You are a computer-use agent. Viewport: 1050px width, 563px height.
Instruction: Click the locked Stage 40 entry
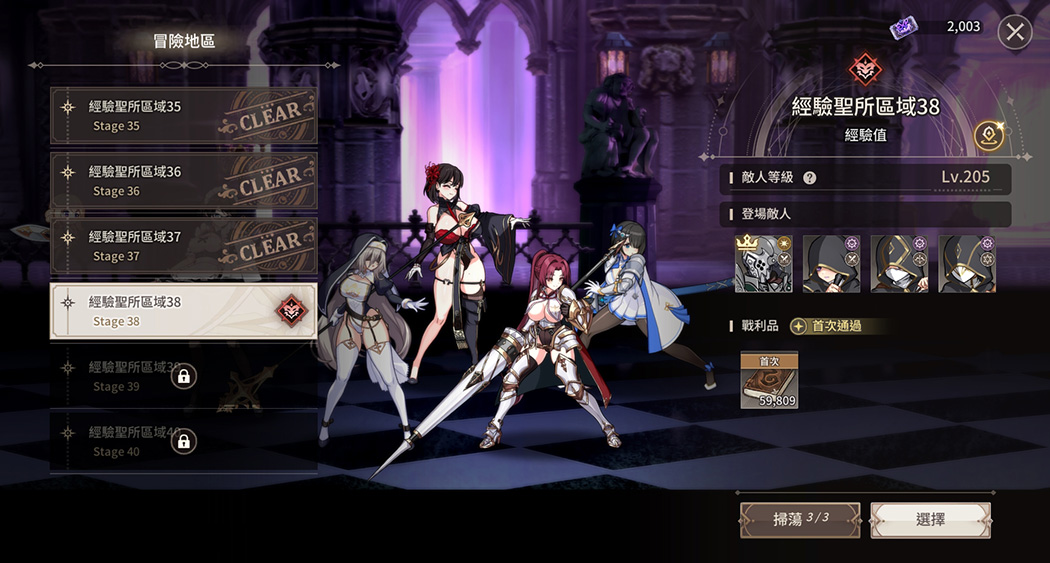[x=183, y=441]
